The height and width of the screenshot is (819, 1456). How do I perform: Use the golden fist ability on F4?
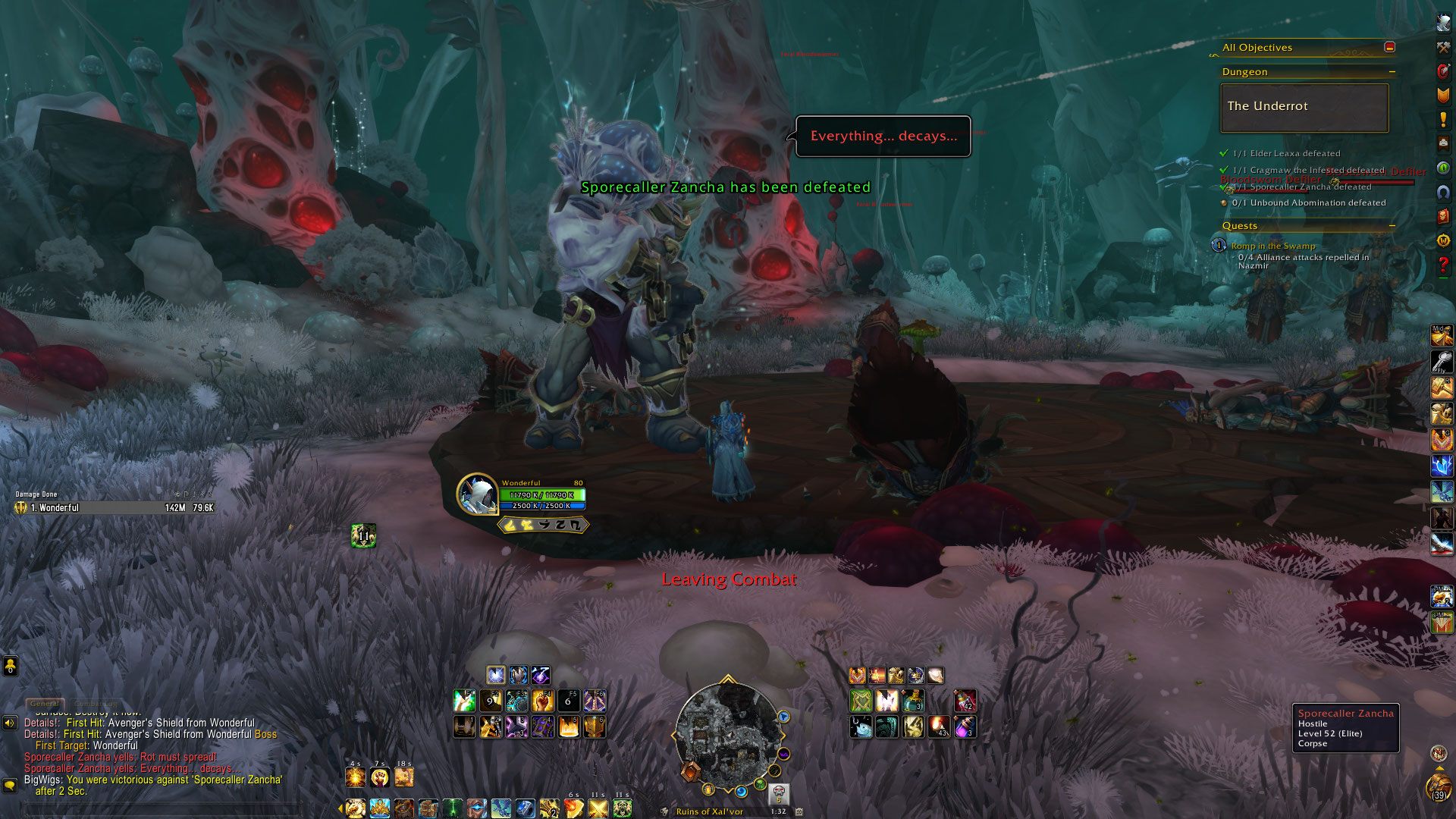pyautogui.click(x=542, y=701)
